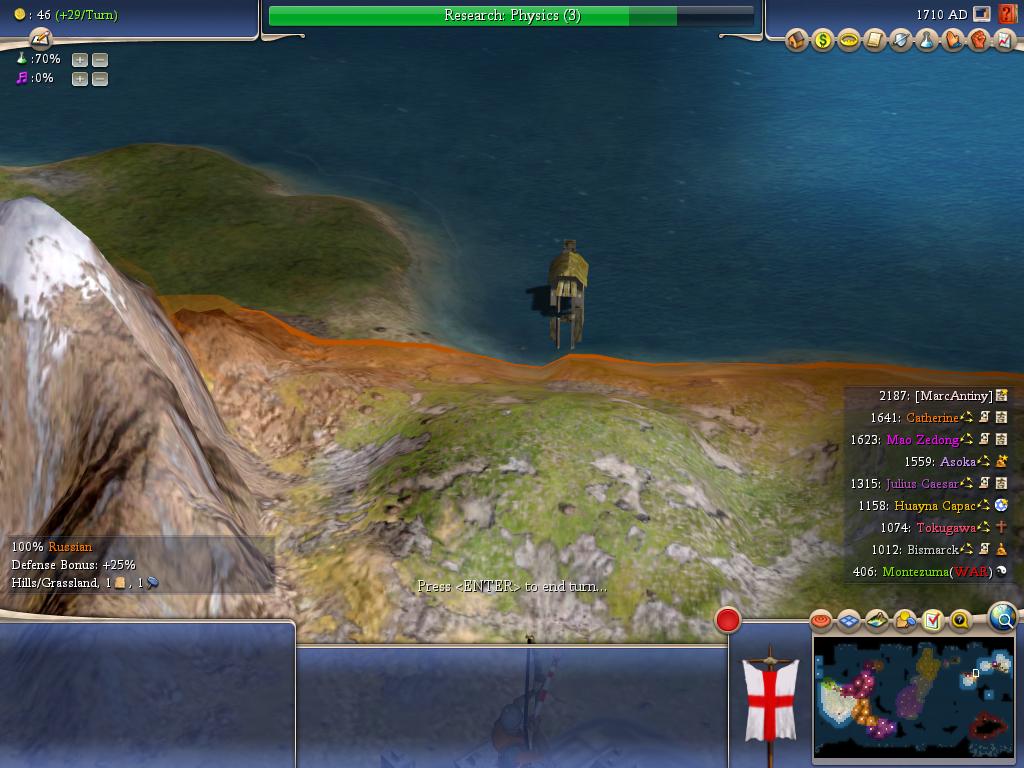Open the main menu window icon
1024x768 pixels.
click(x=982, y=15)
